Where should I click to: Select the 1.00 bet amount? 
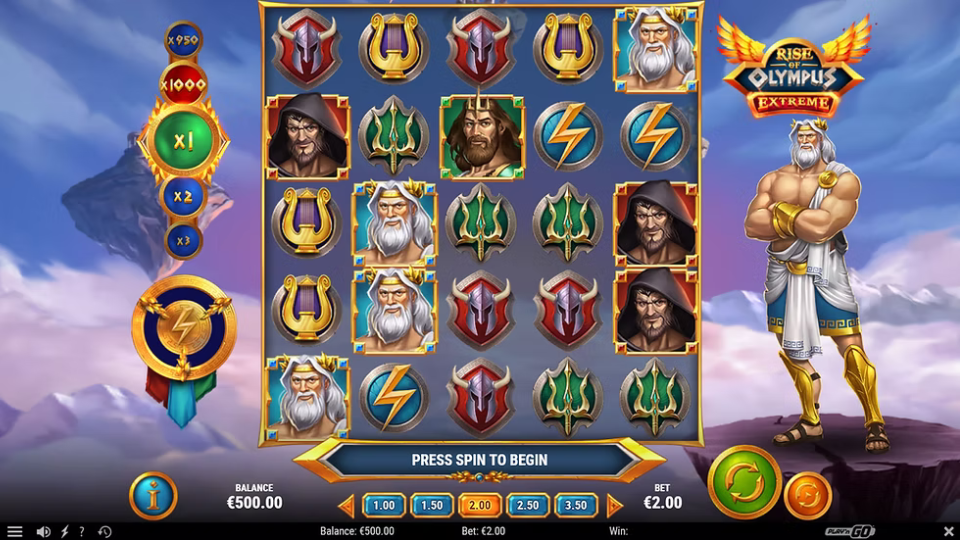tap(384, 505)
